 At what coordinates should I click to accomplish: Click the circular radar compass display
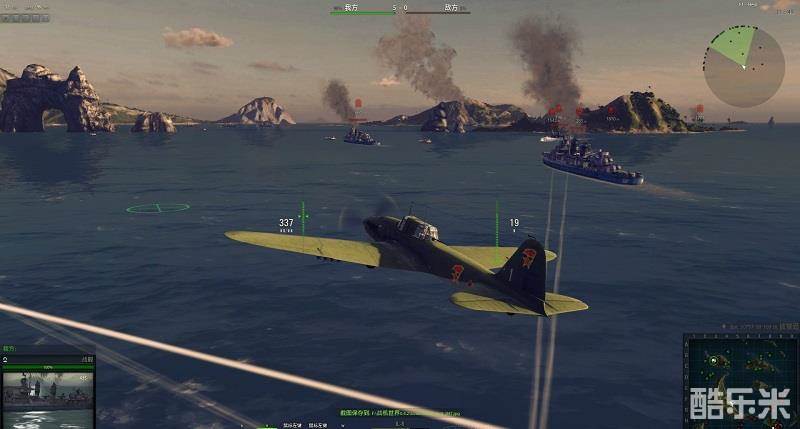[743, 66]
